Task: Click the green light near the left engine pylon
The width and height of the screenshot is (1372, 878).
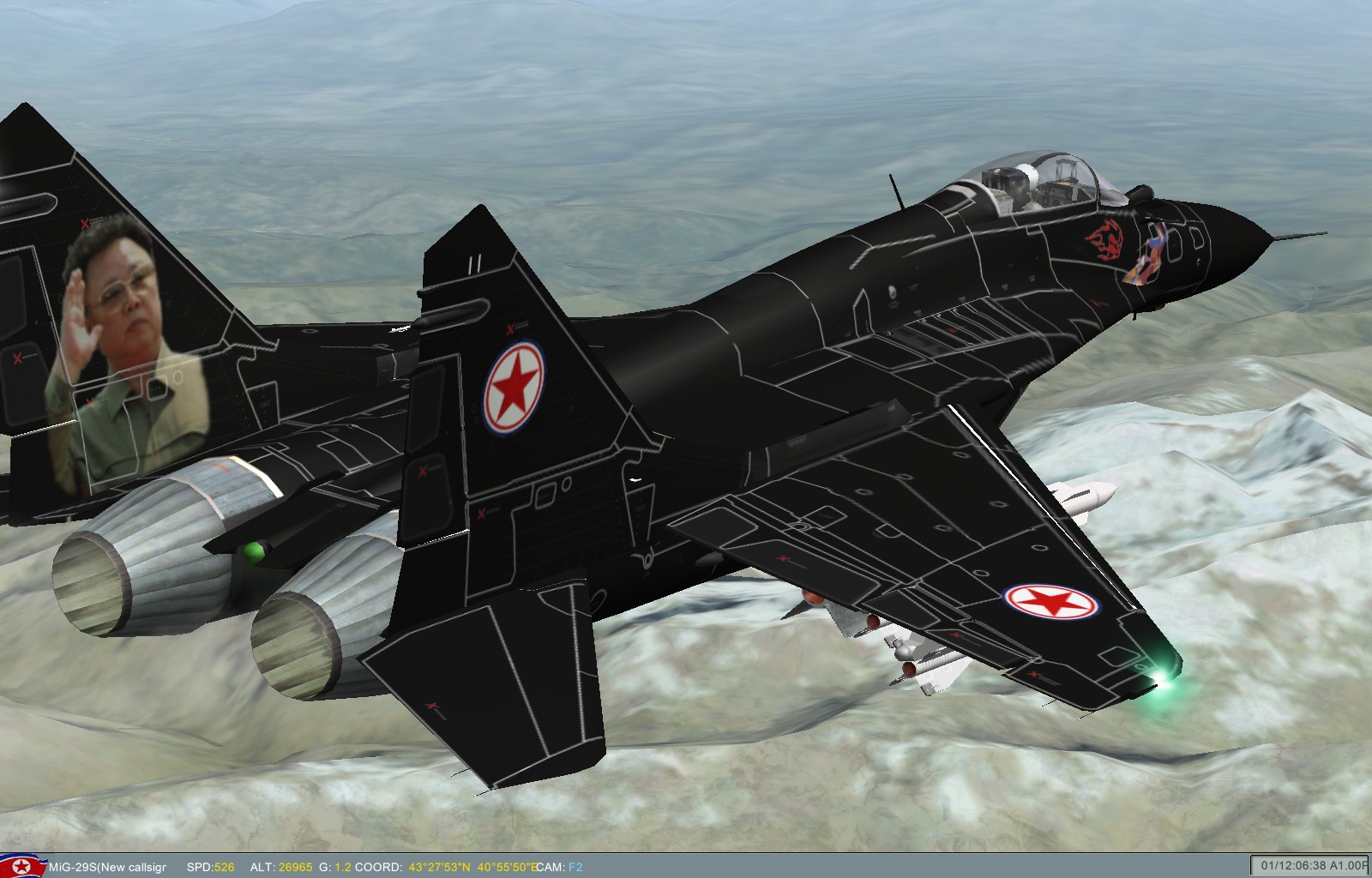Action: click(x=252, y=553)
